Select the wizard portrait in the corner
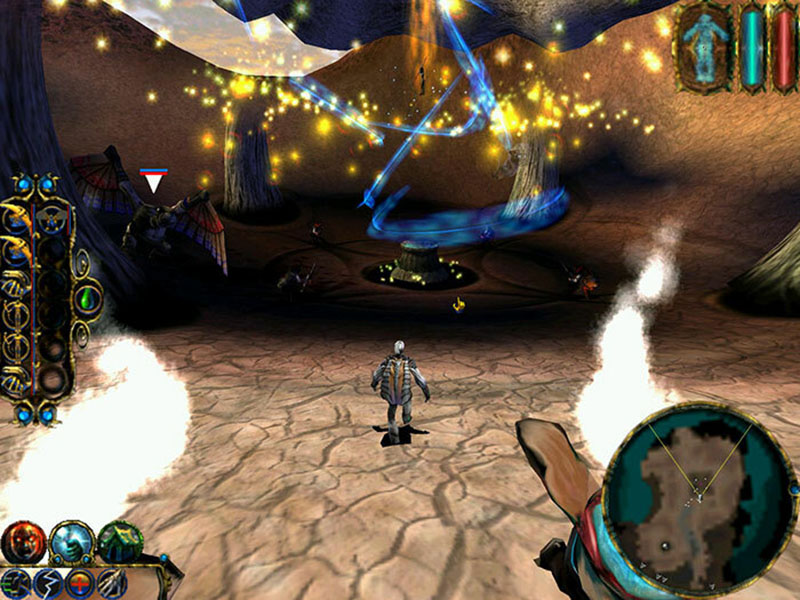This screenshot has height=600, width=800. coord(706,45)
